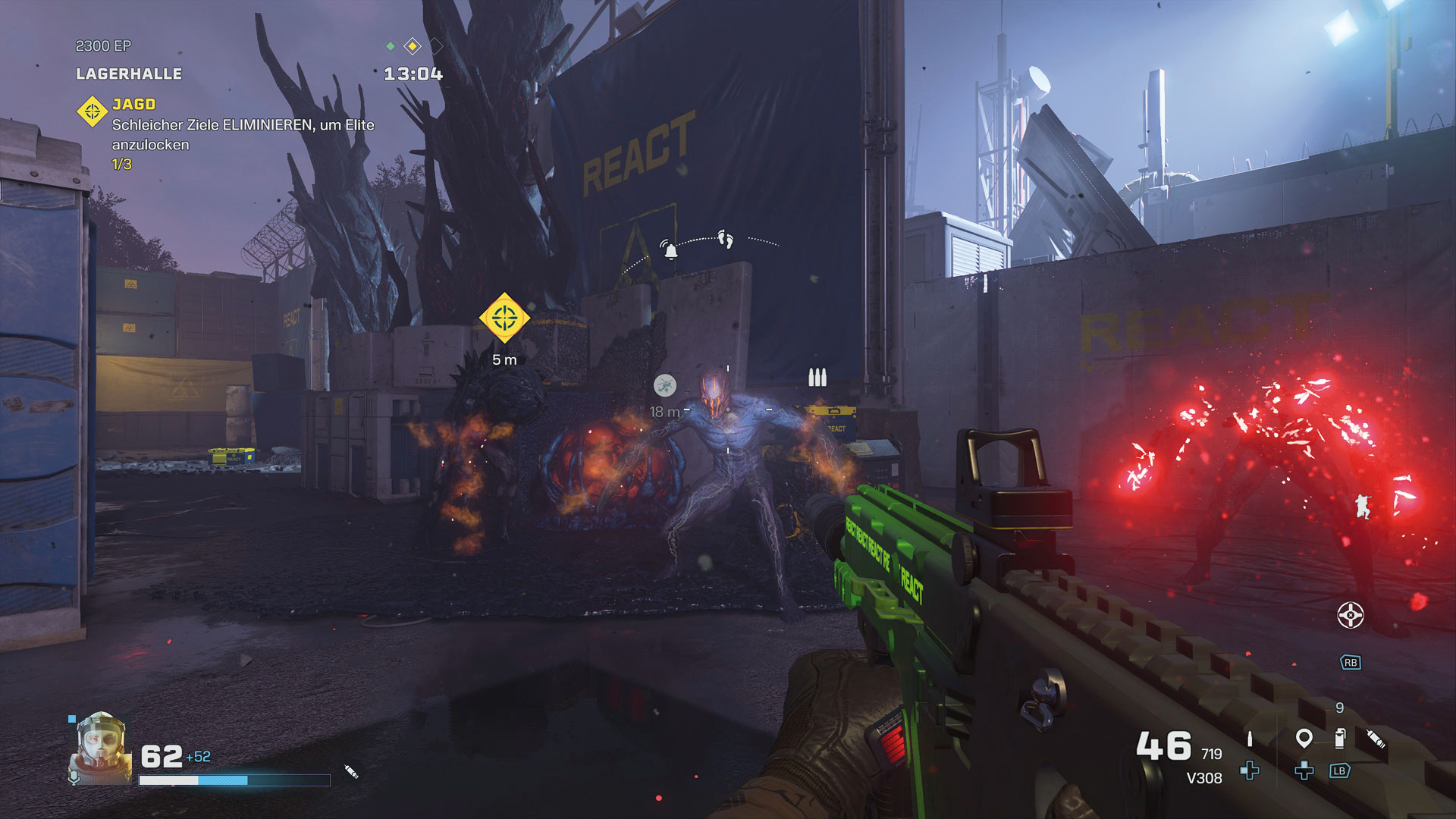Choose the grenade canister gadget icon

click(1340, 738)
